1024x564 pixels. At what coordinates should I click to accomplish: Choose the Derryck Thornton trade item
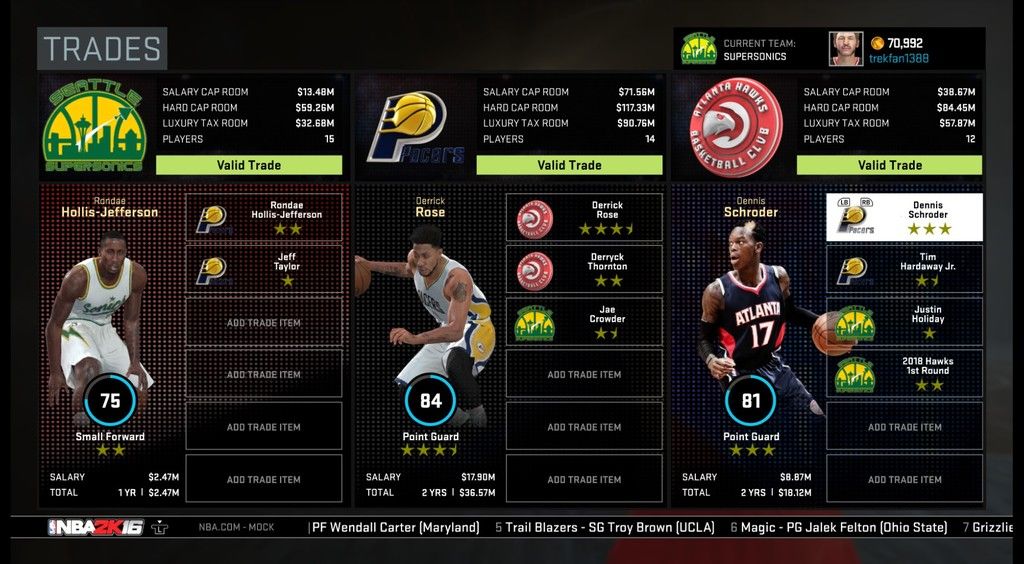tap(584, 270)
